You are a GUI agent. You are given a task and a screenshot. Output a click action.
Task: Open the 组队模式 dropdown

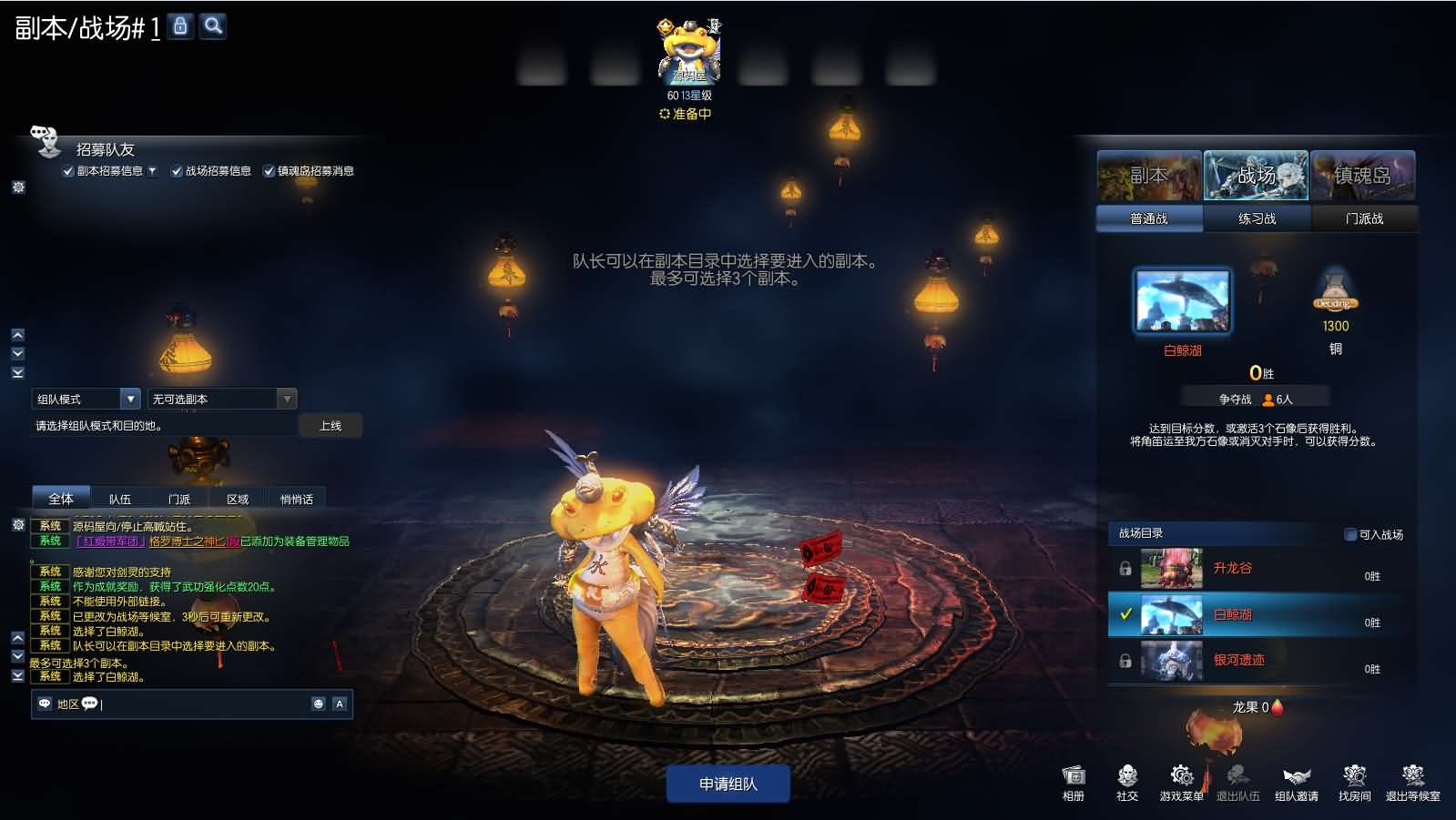(x=130, y=398)
